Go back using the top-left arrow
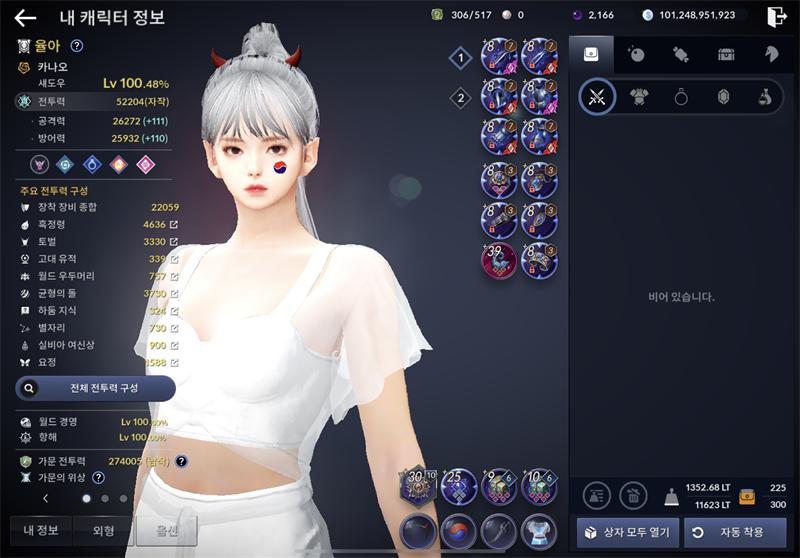The height and width of the screenshot is (558, 800). [25, 17]
